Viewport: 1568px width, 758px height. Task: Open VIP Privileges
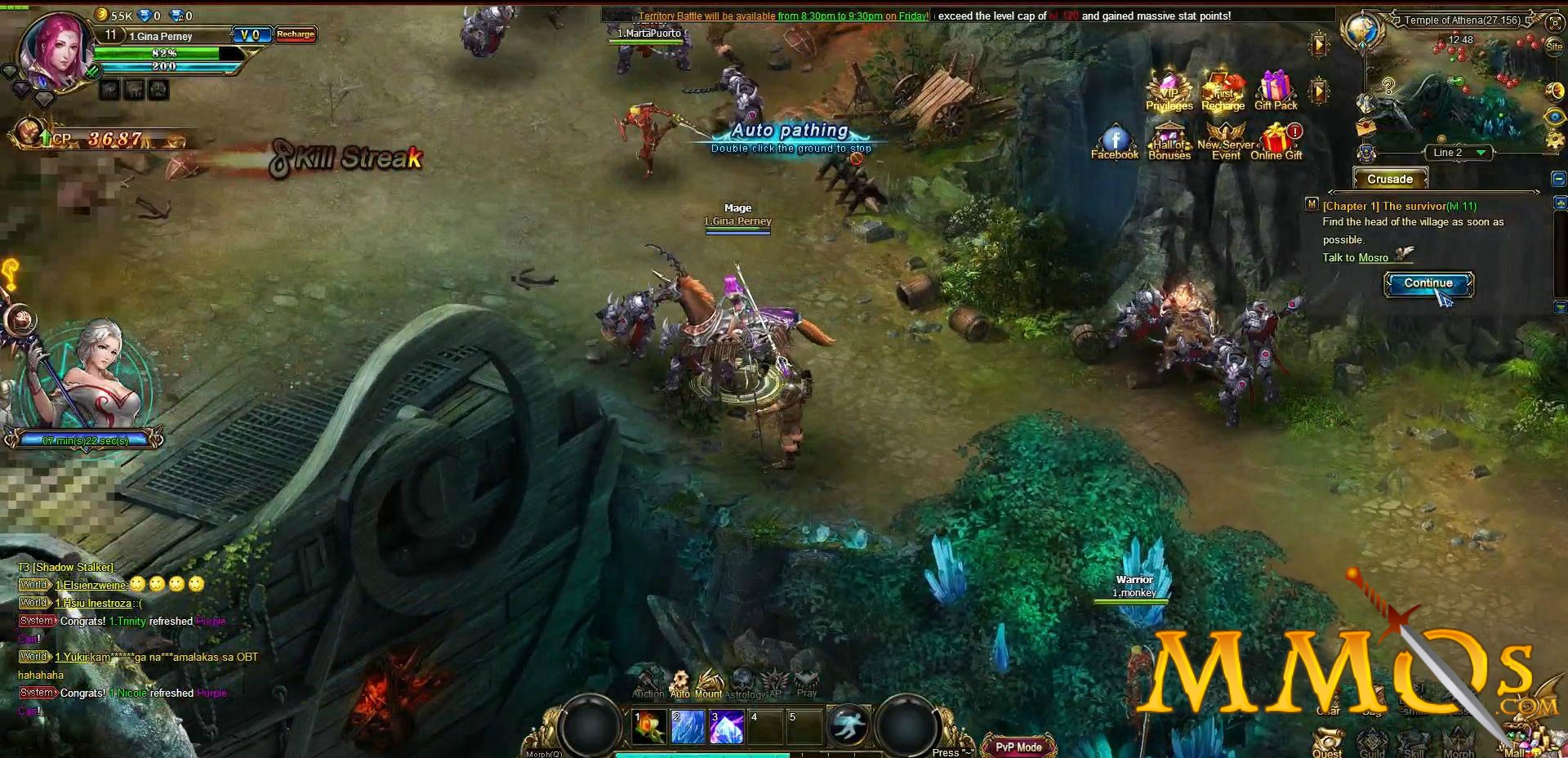1169,91
